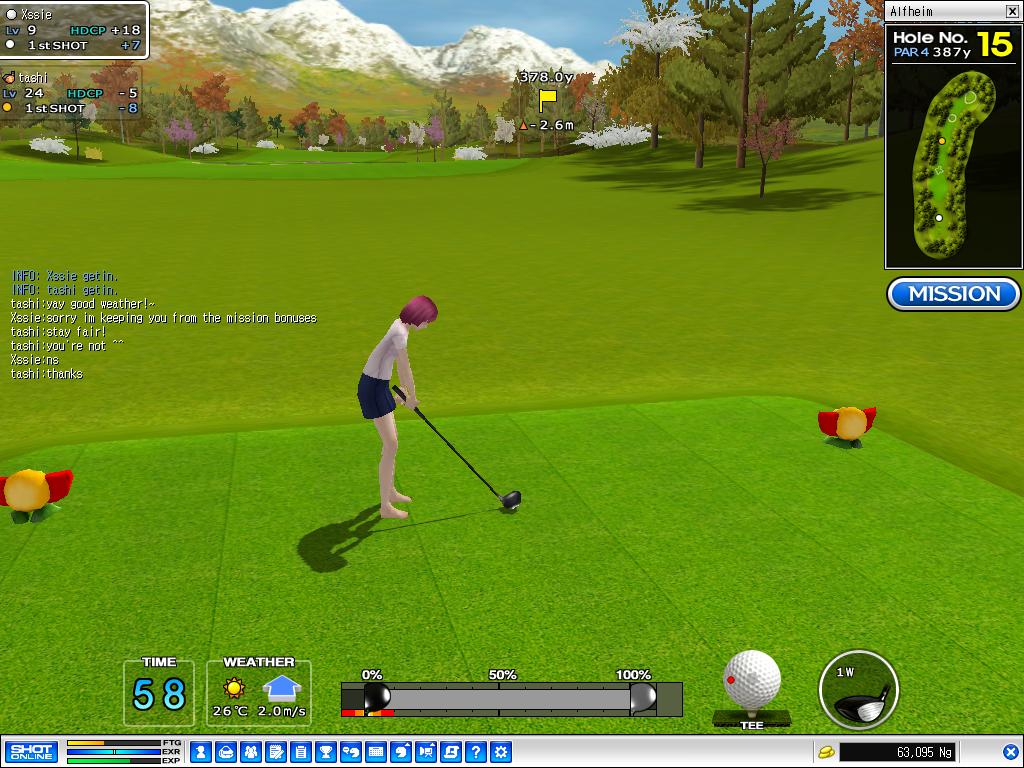
Task: Close the Alfheim hole map window
Action: [1012, 11]
